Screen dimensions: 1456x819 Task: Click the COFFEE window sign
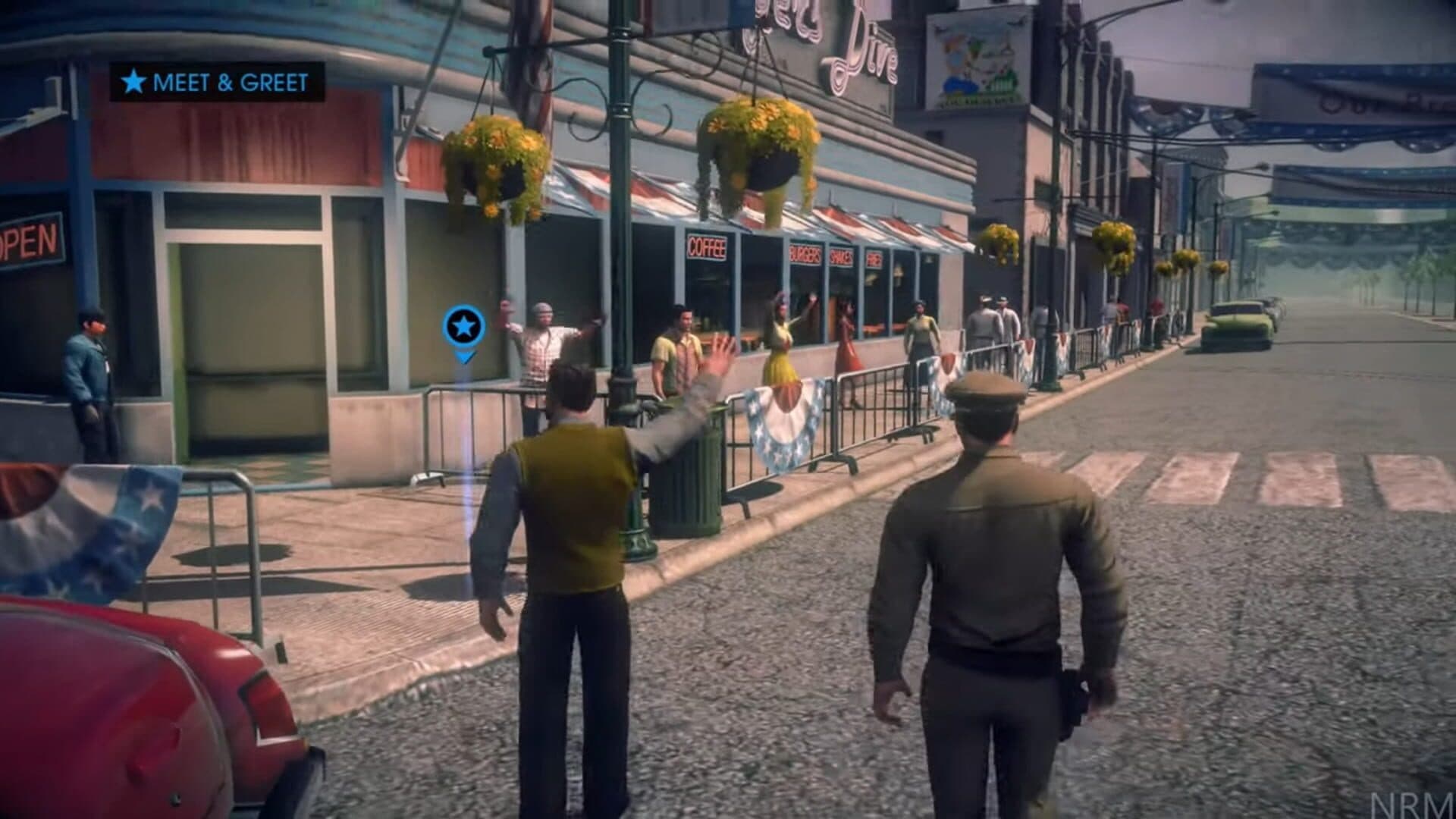[x=708, y=248]
